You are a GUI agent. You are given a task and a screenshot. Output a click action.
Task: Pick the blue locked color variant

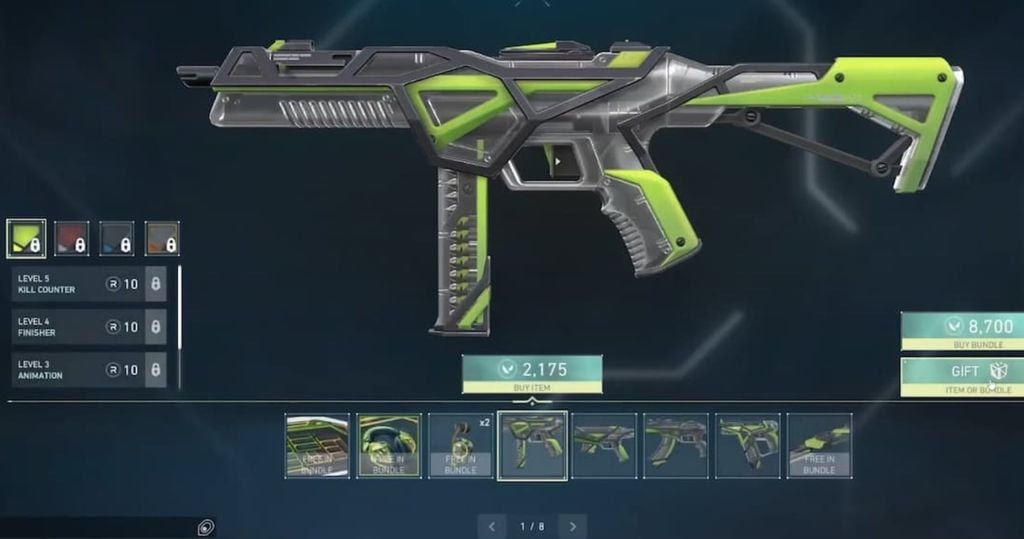click(x=116, y=239)
